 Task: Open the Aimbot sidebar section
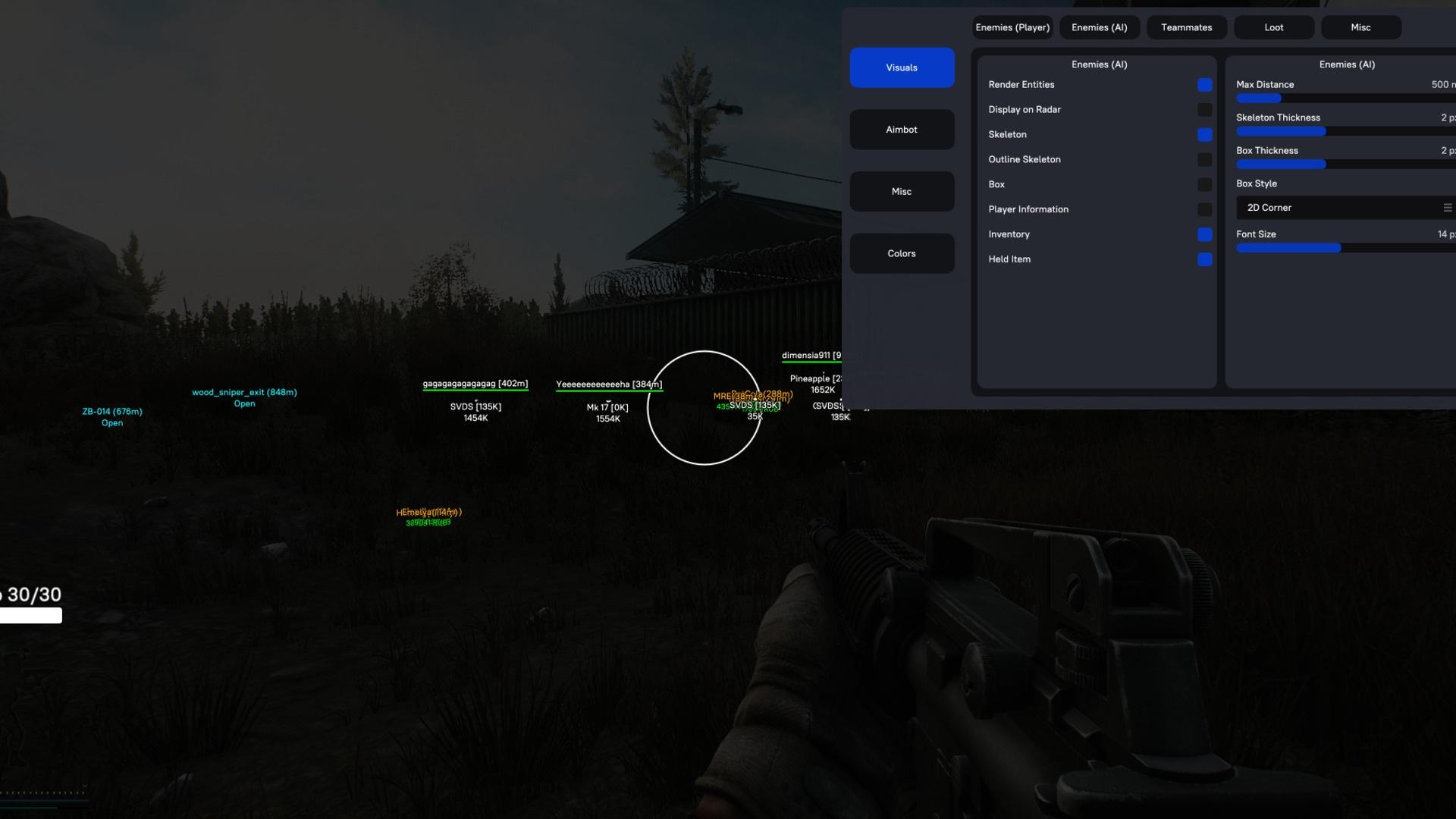[902, 130]
